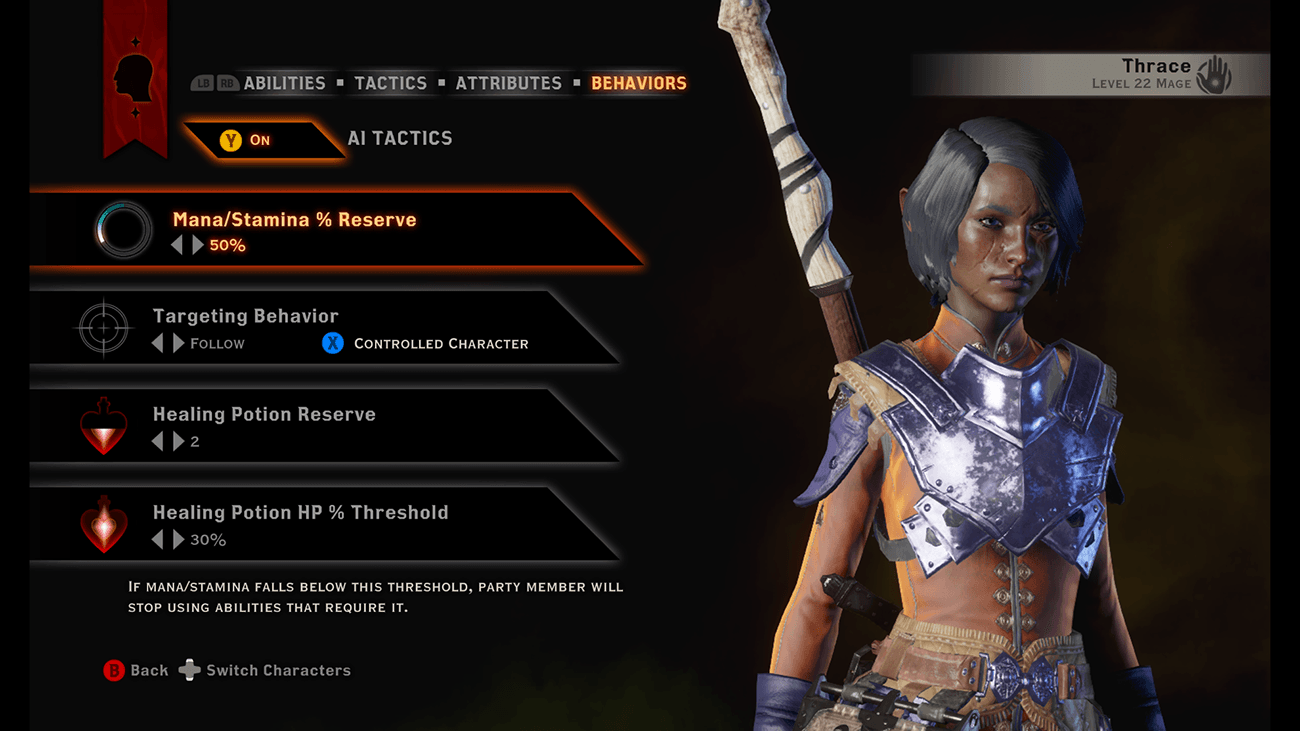Cycle Targeting Behavior to previous option
Image resolution: width=1300 pixels, height=731 pixels.
coord(157,343)
